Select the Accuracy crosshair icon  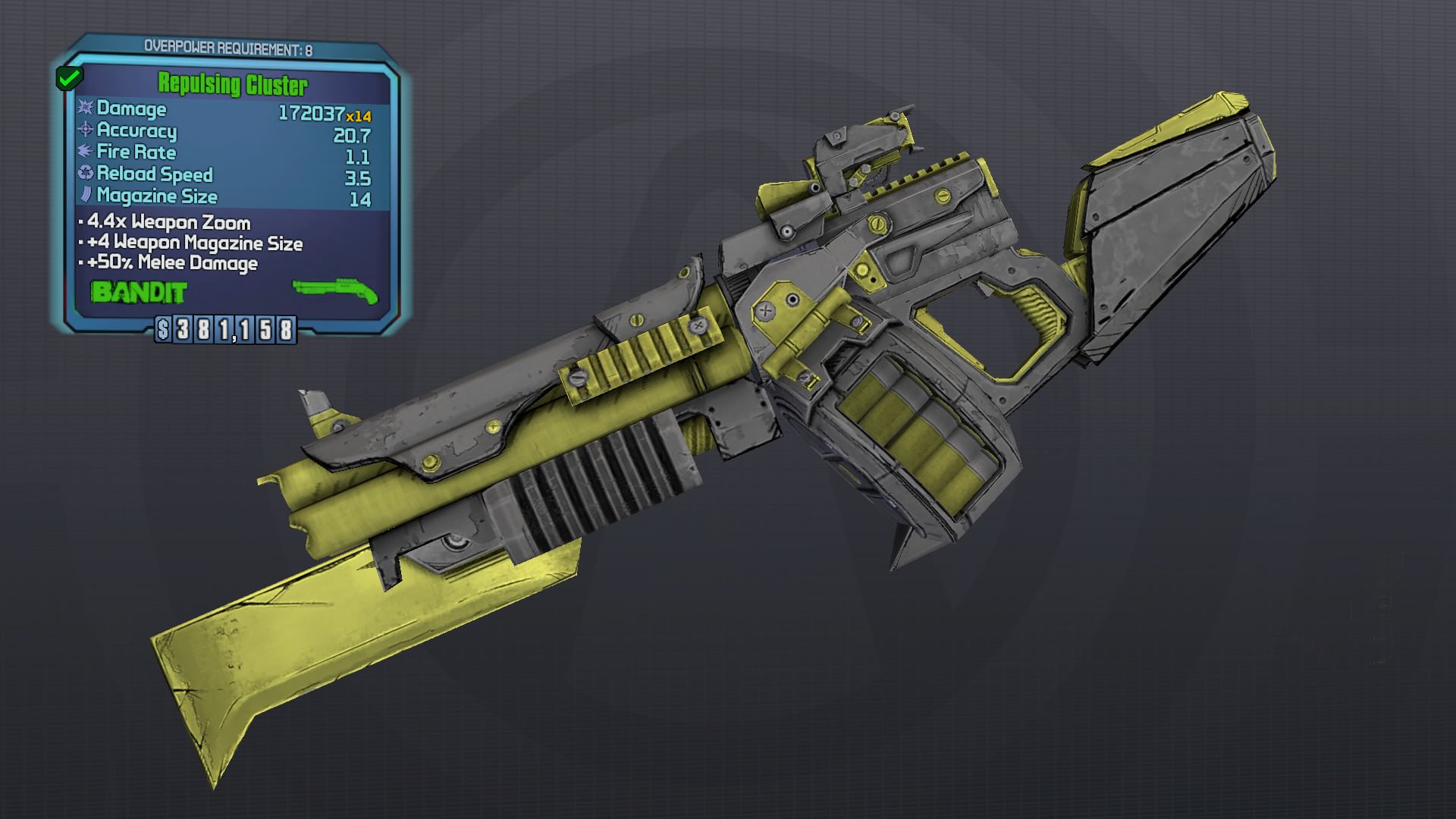(84, 130)
